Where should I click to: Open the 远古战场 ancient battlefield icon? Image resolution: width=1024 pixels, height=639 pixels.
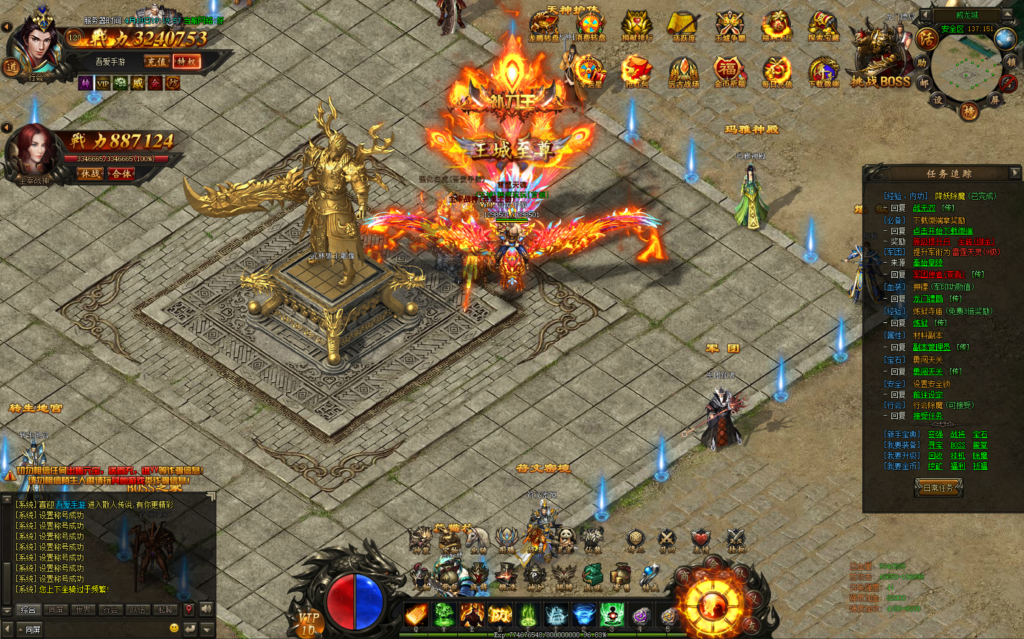682,72
